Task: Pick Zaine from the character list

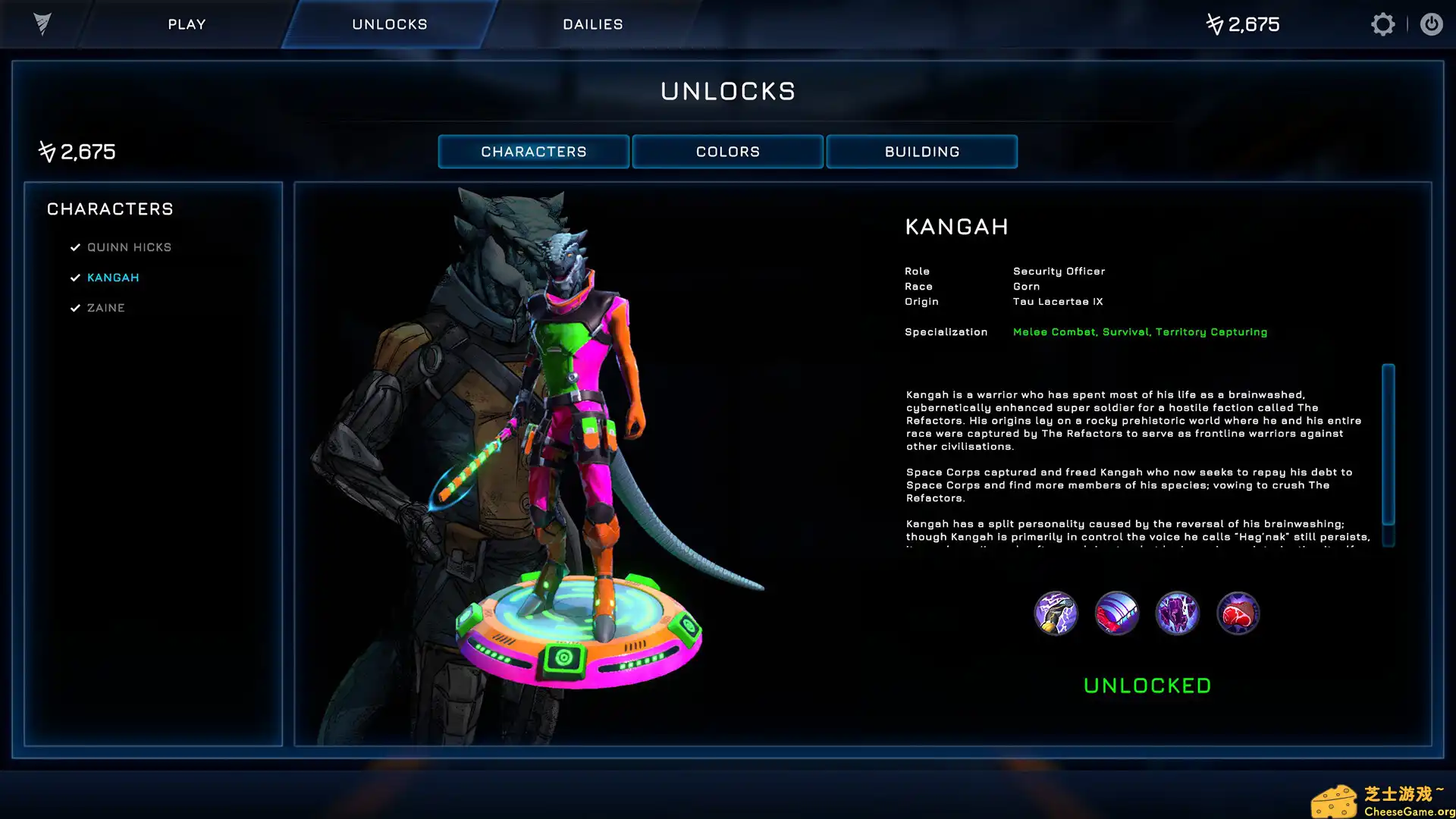Action: [x=105, y=308]
